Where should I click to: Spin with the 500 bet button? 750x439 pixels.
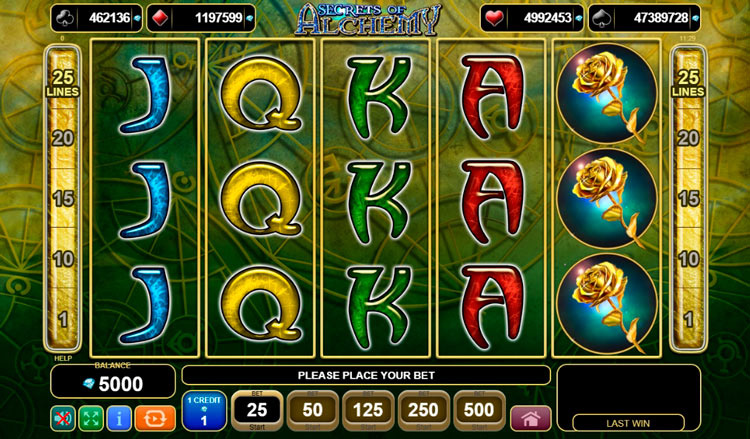click(479, 411)
